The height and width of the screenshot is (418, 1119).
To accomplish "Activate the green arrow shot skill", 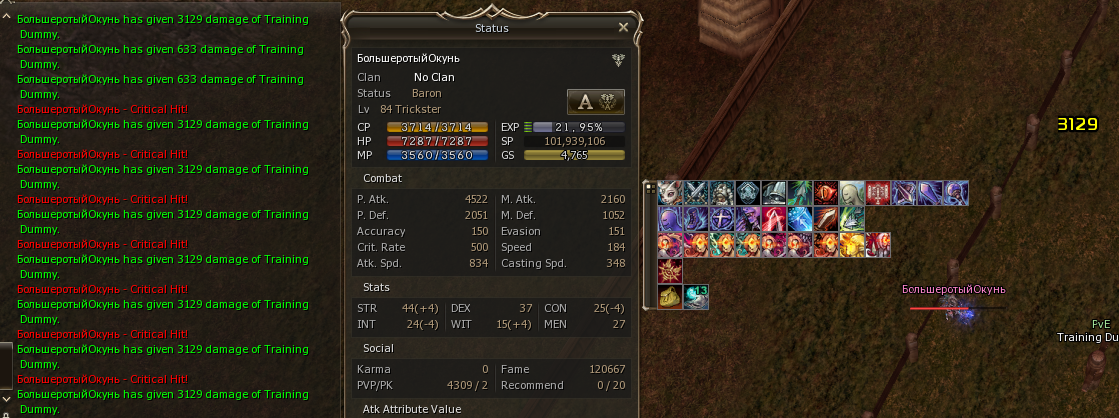I will (800, 193).
